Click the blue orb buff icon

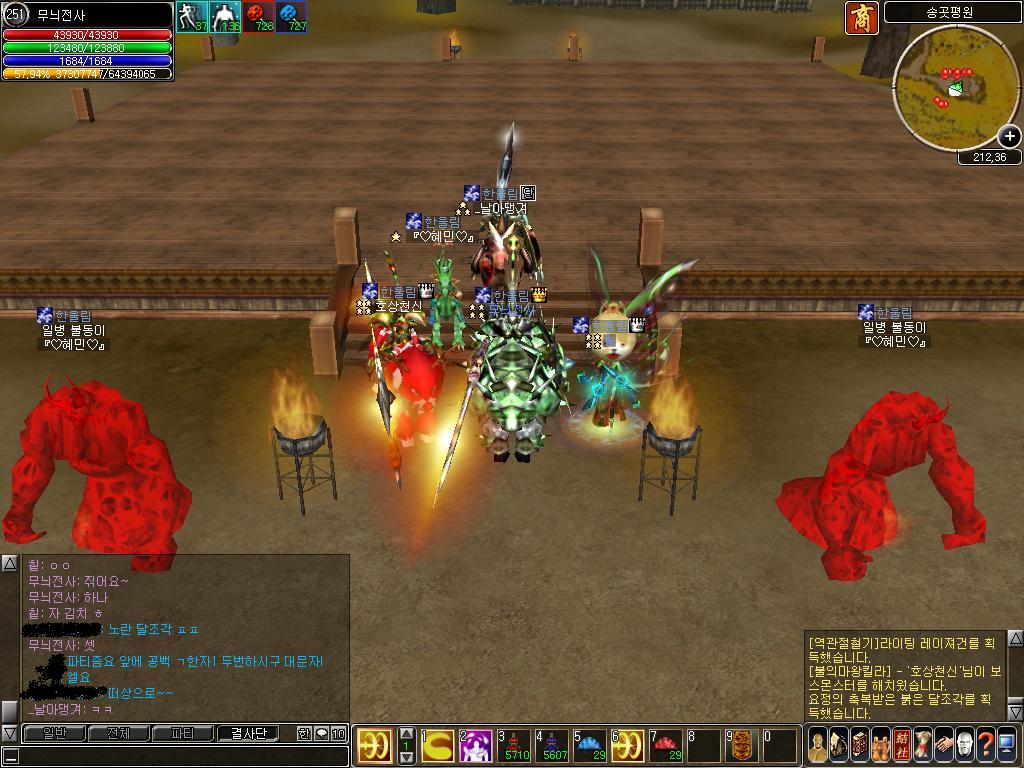292,17
